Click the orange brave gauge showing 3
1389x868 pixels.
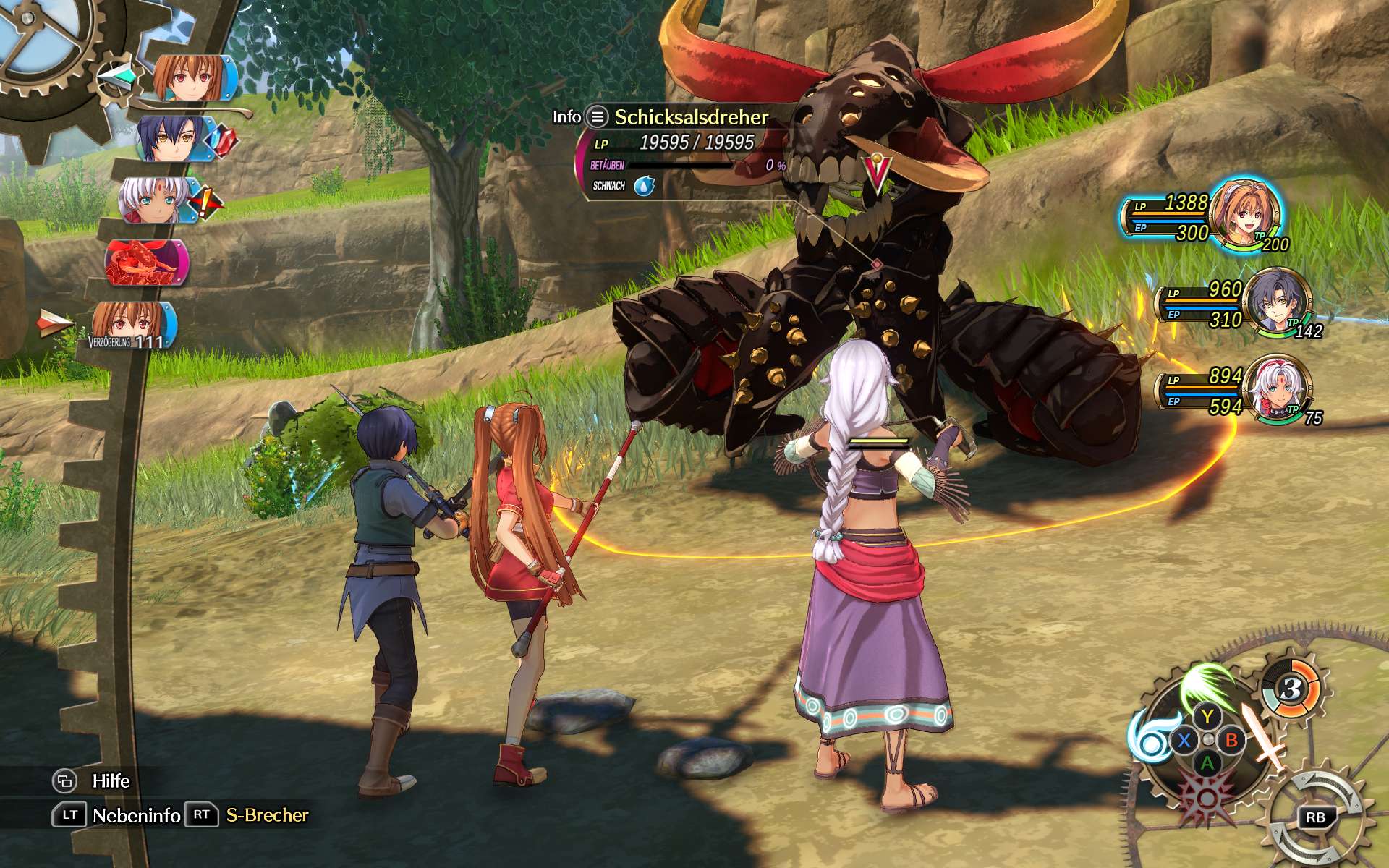(1291, 689)
